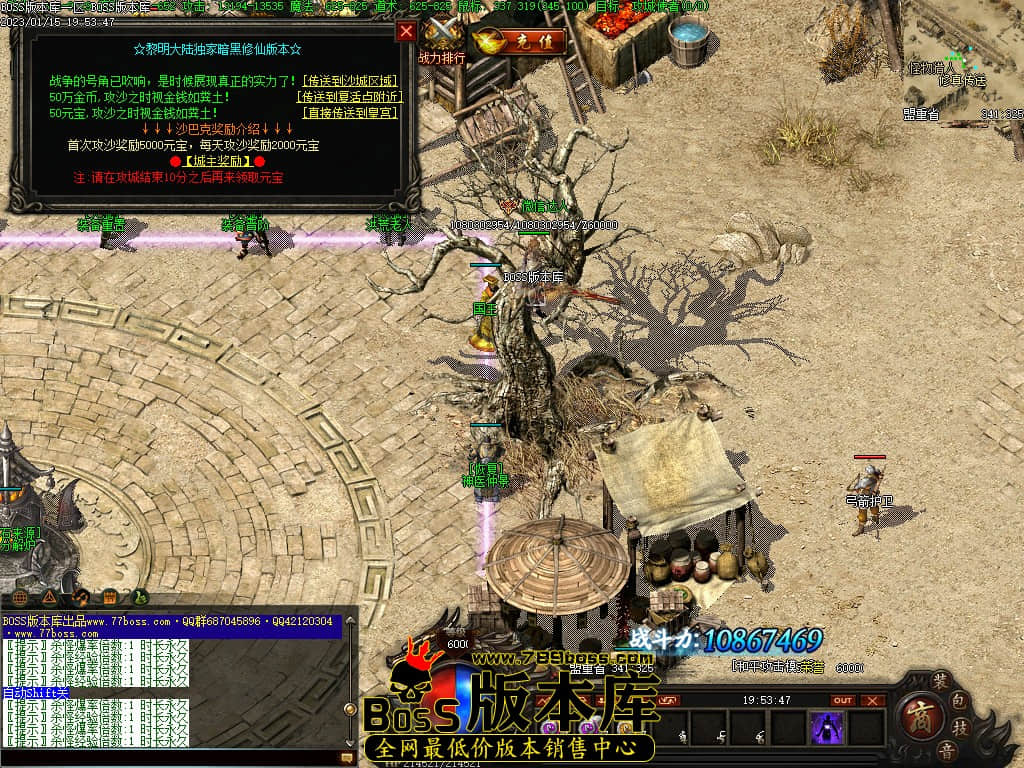Click 直接传送到皇宫 teleport link
This screenshot has height=768, width=1024.
coord(349,113)
